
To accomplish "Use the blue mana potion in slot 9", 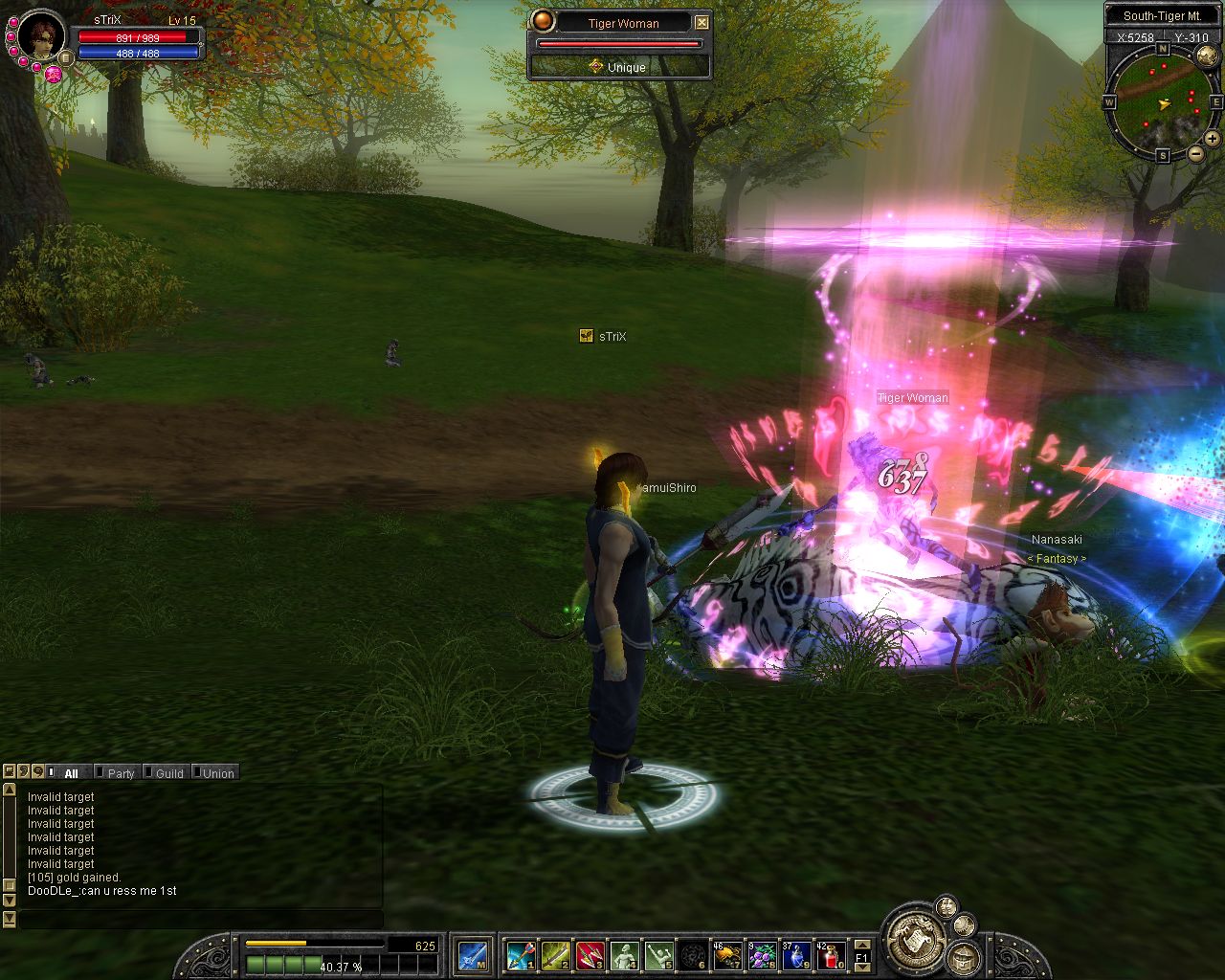I will coord(796,955).
